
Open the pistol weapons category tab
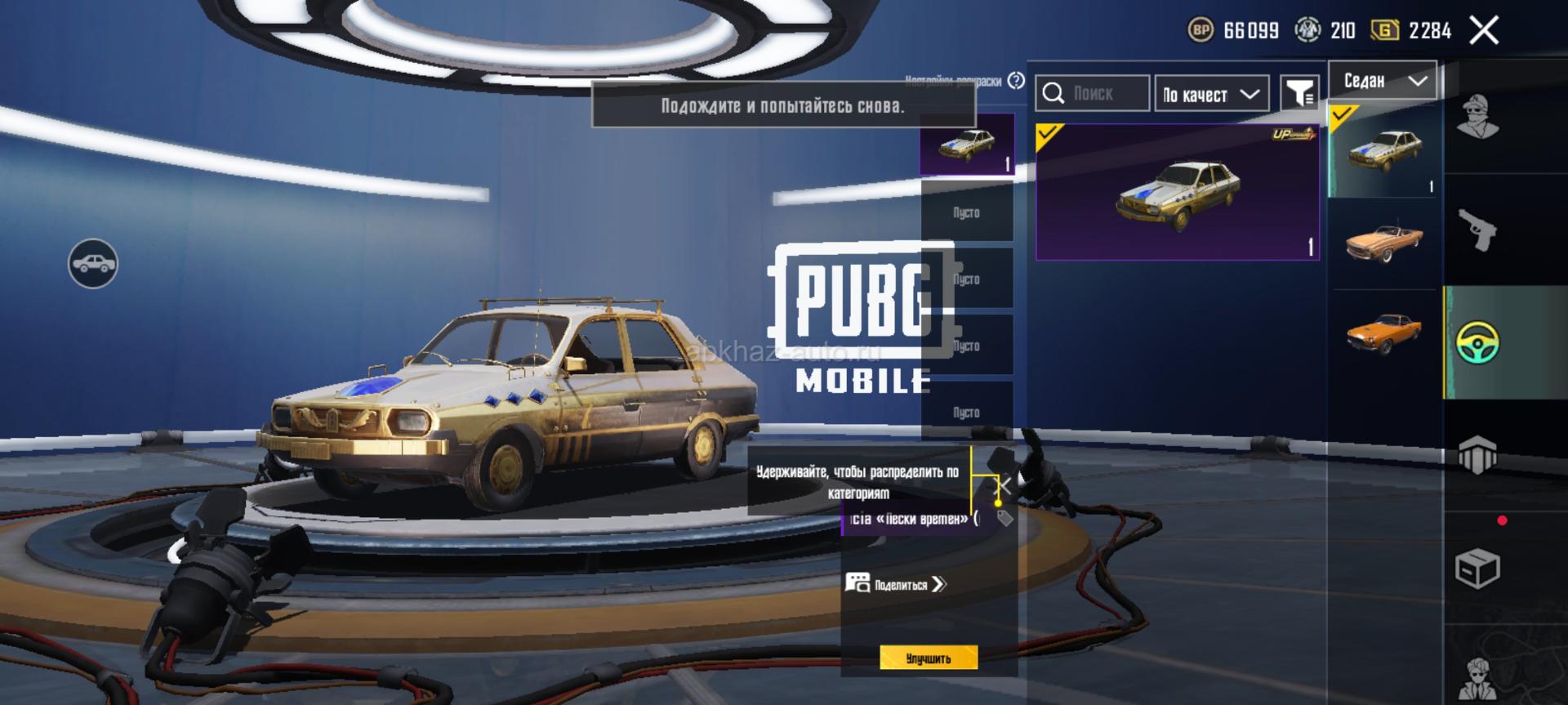coord(1477,230)
